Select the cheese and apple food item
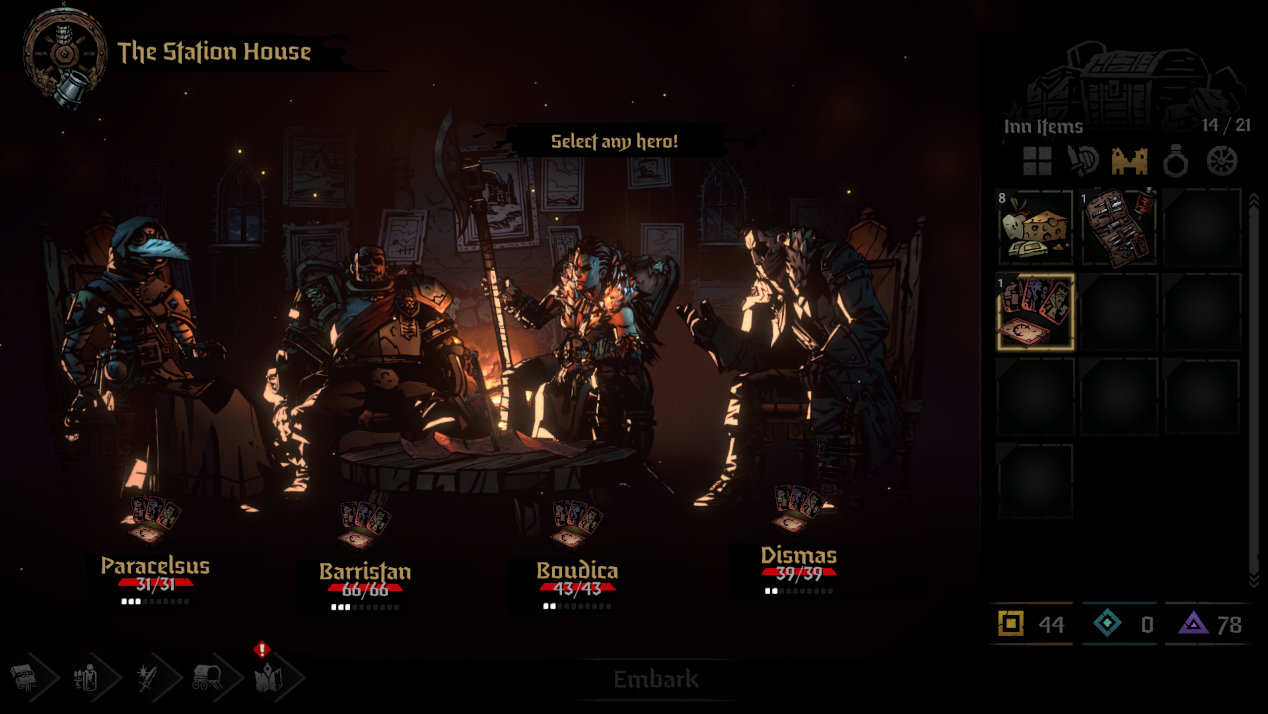Screen dimensions: 1268x714 (x=1035, y=227)
